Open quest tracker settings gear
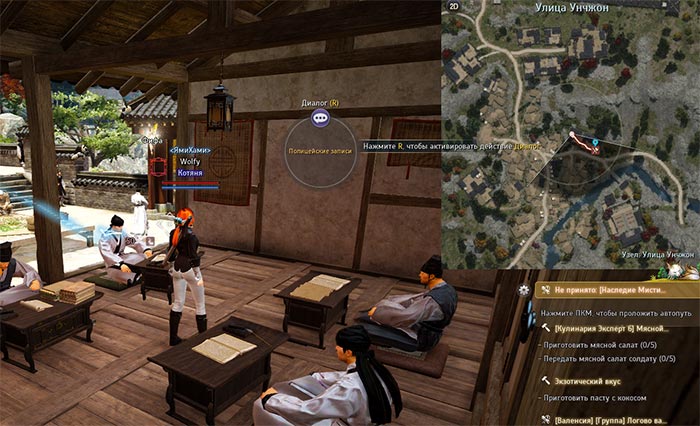This screenshot has height=426, width=700. click(x=523, y=289)
